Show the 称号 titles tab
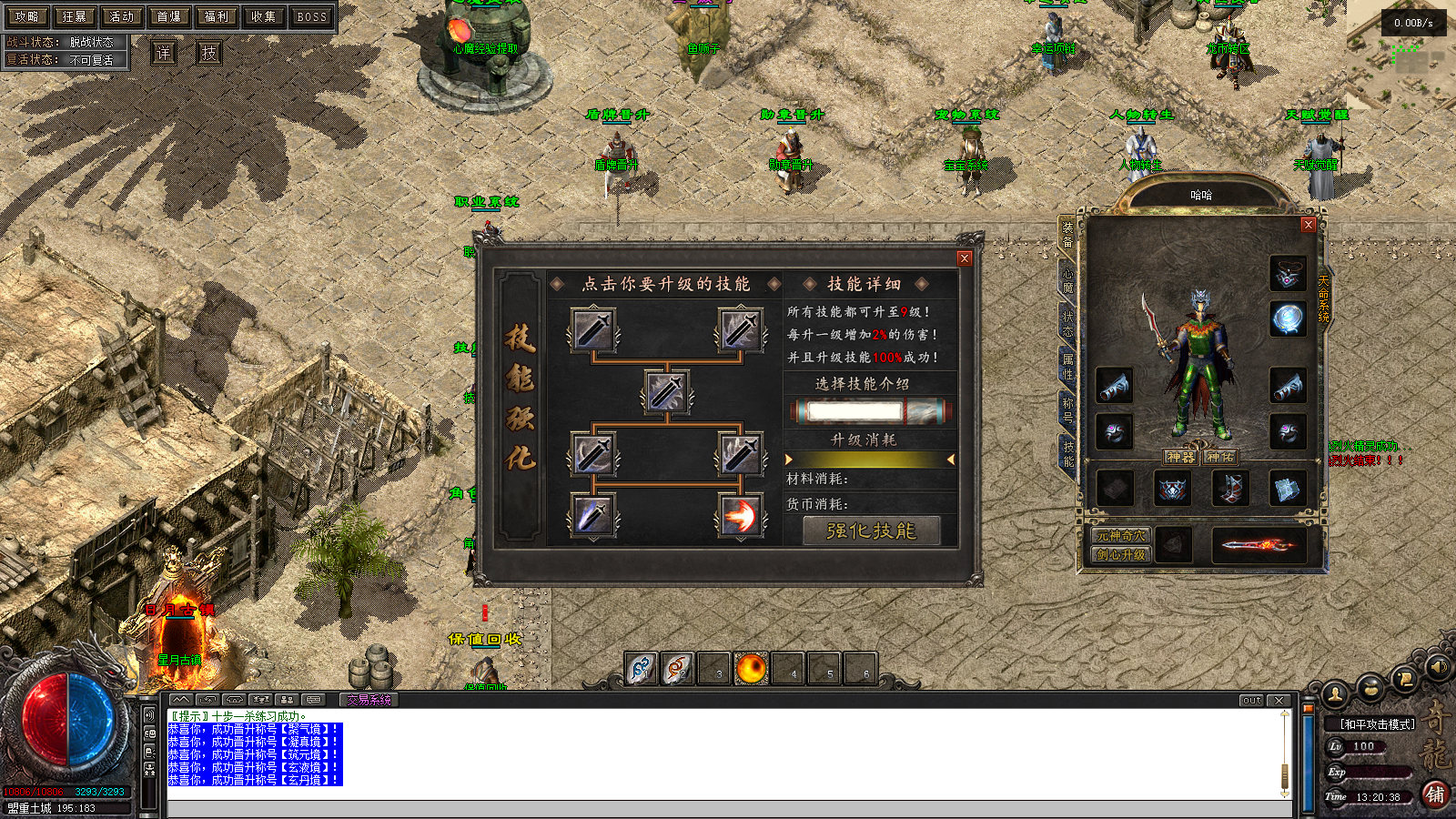This screenshot has width=1456, height=819. coord(1067,410)
